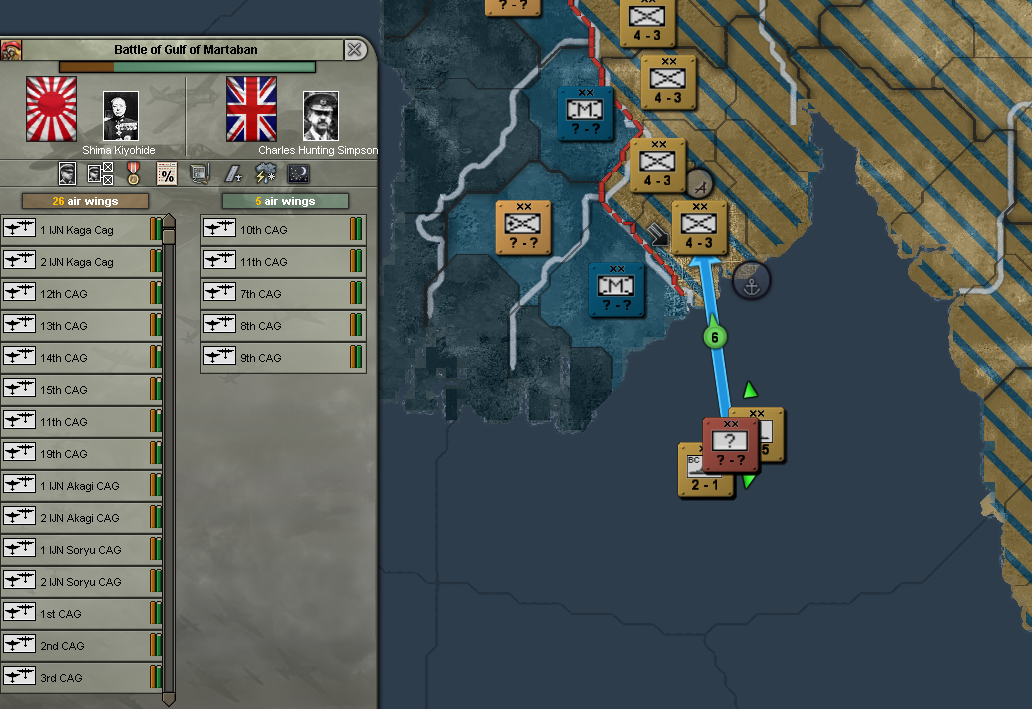Image resolution: width=1032 pixels, height=709 pixels.
Task: Choose the 1 IJN Akagi CAG row
Action: click(x=80, y=486)
